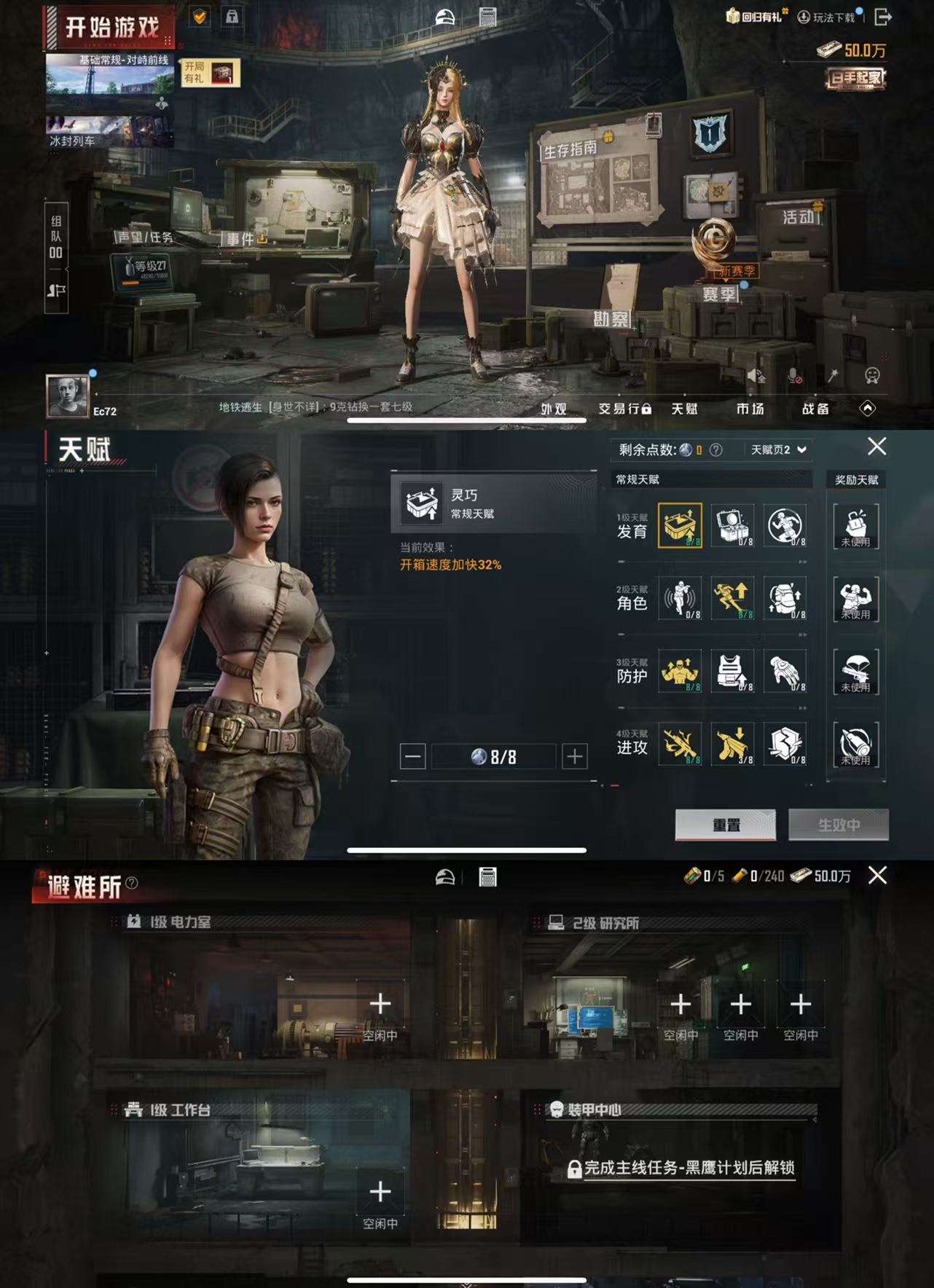Select the medkit talent icon in 发育 row
The width and height of the screenshot is (934, 1288).
pyautogui.click(x=734, y=526)
